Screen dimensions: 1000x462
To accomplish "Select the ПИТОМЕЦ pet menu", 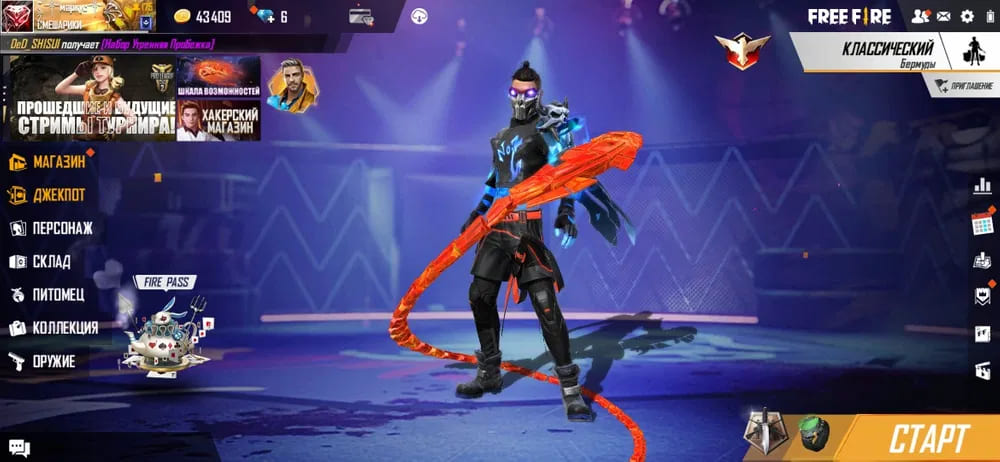I will 57,295.
